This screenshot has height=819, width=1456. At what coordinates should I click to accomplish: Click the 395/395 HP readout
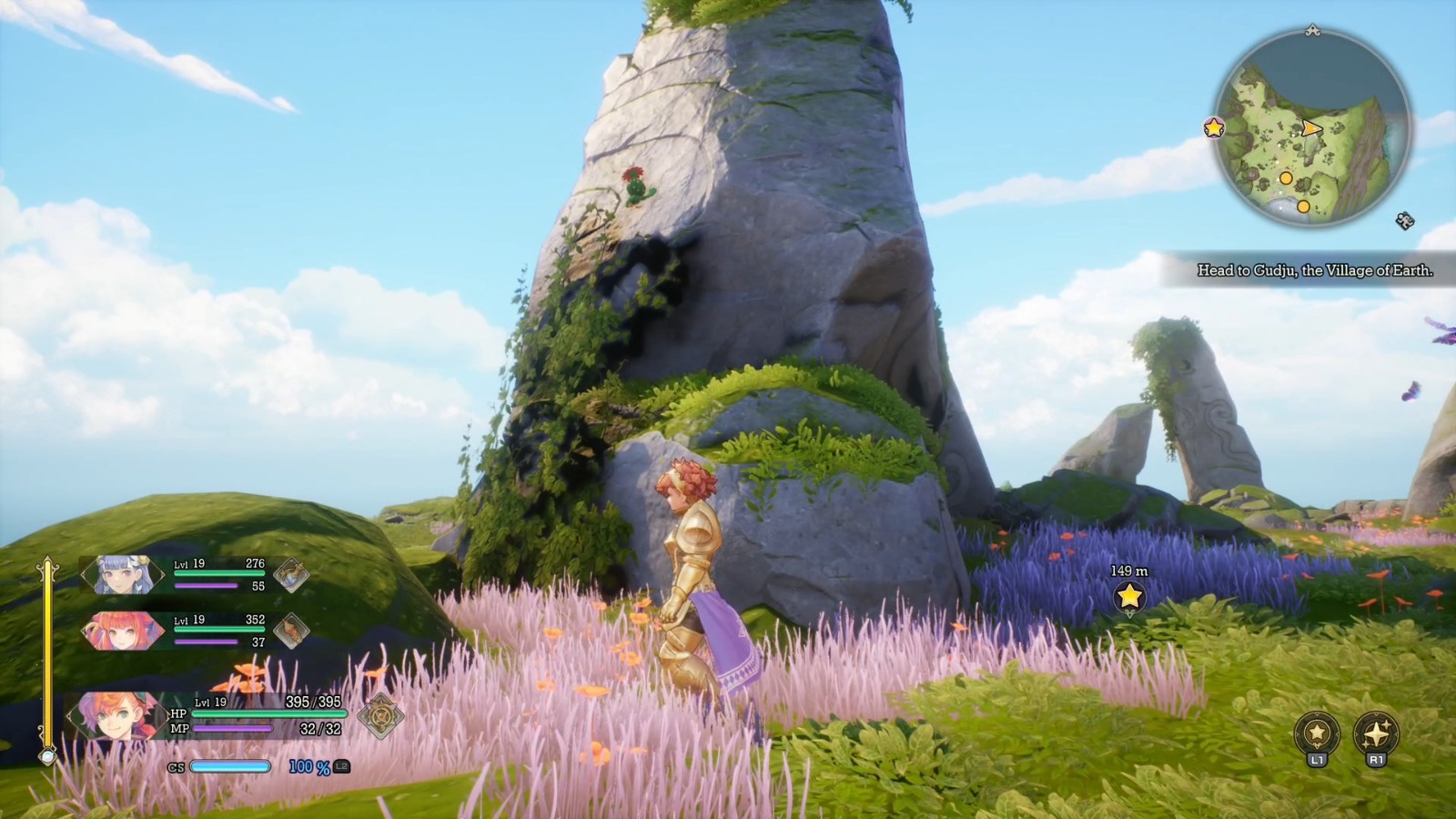click(312, 702)
